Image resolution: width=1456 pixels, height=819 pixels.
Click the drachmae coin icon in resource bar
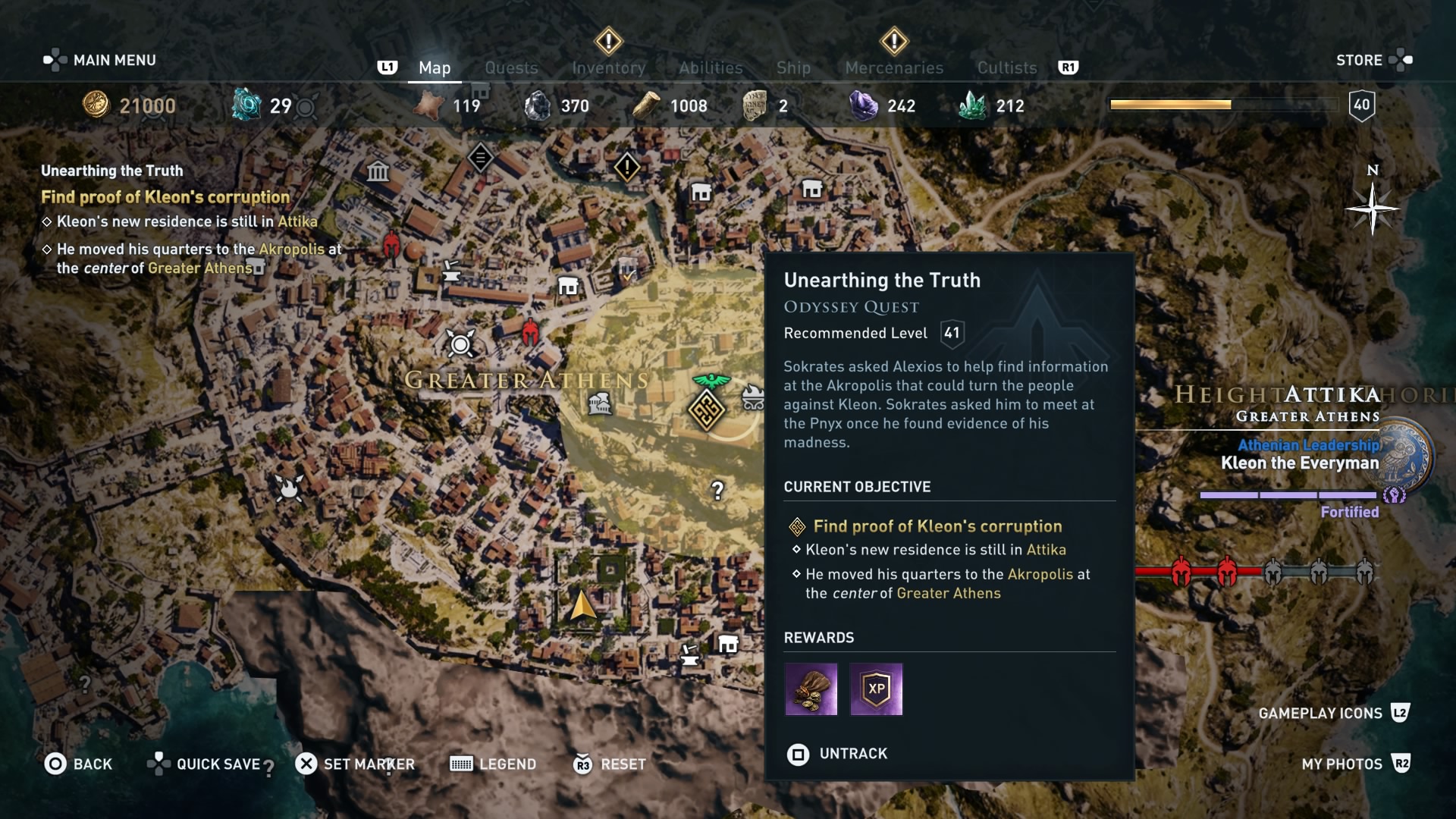[95, 106]
